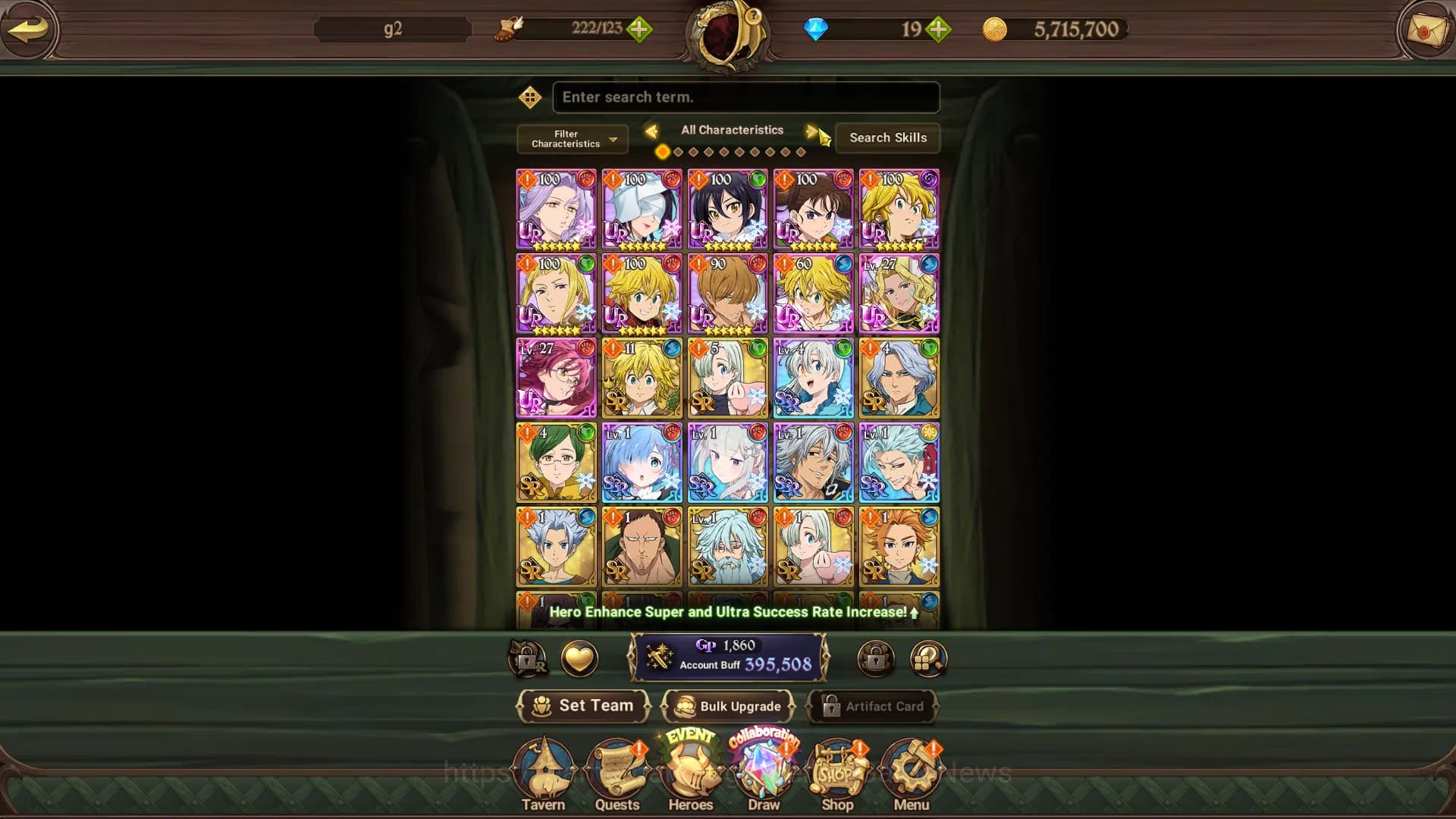Toggle the lock filter near Account Buff
Image resolution: width=1456 pixels, height=819 pixels.
click(x=877, y=658)
